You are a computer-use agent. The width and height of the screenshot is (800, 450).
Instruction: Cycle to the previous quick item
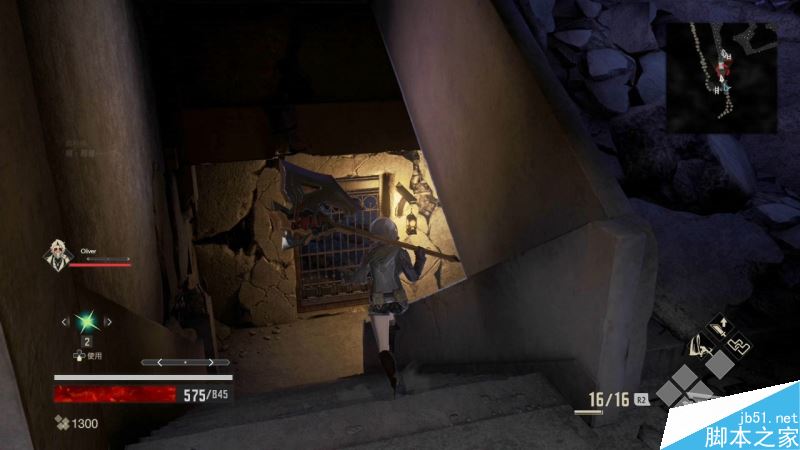tap(66, 322)
